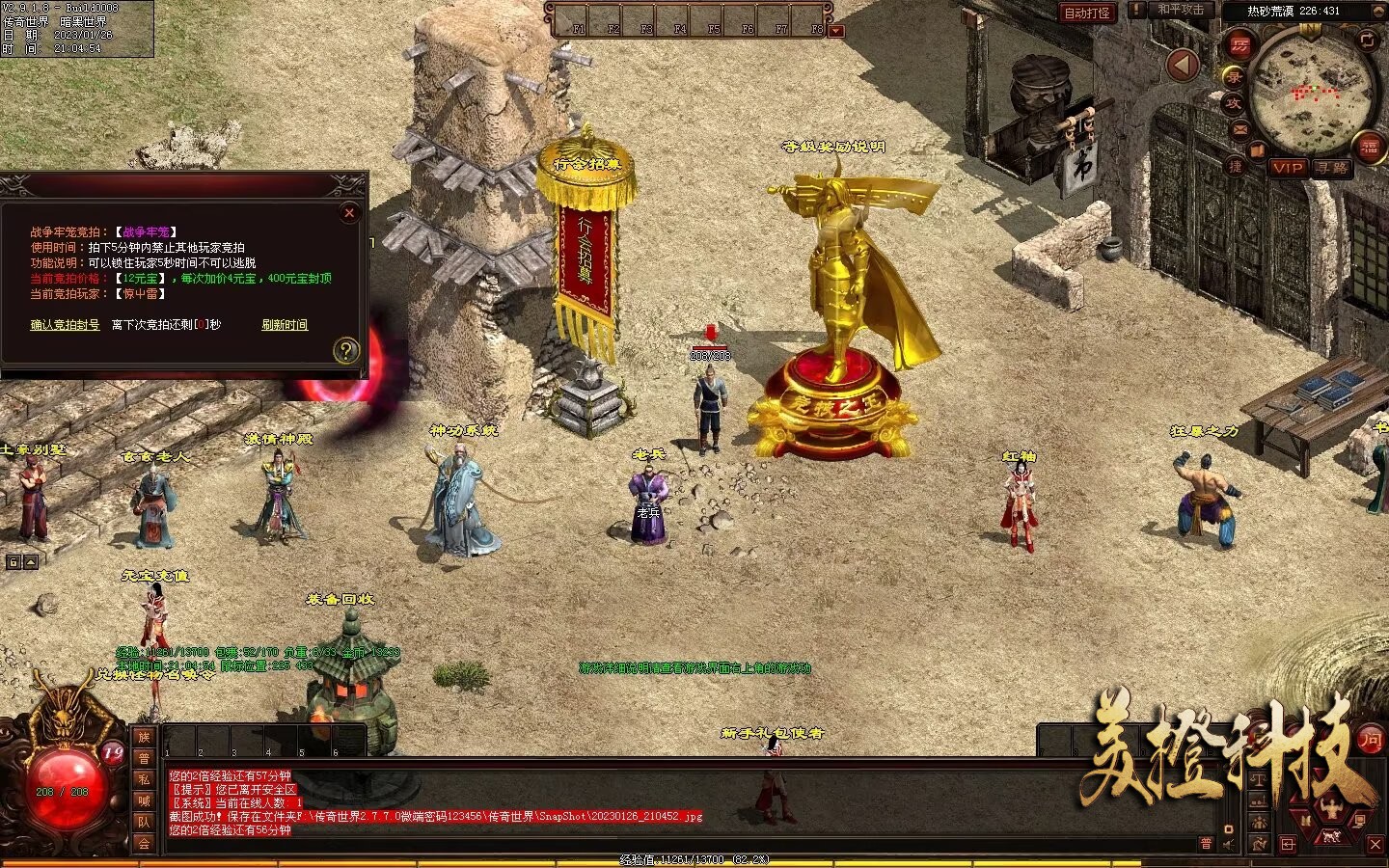
Task: Open the VIP panel
Action: (1287, 167)
